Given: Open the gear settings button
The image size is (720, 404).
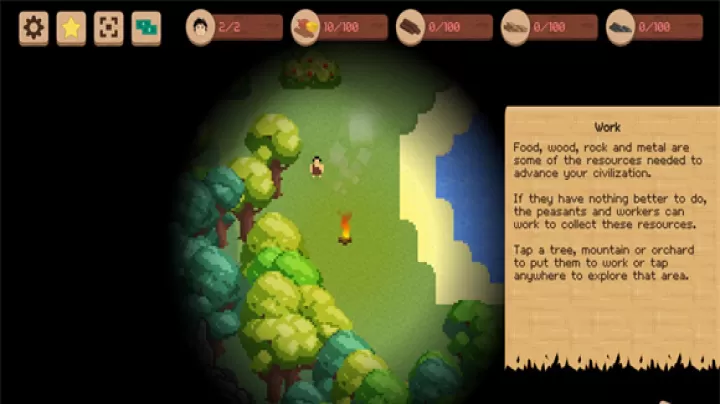Looking at the screenshot, I should (x=34, y=28).
